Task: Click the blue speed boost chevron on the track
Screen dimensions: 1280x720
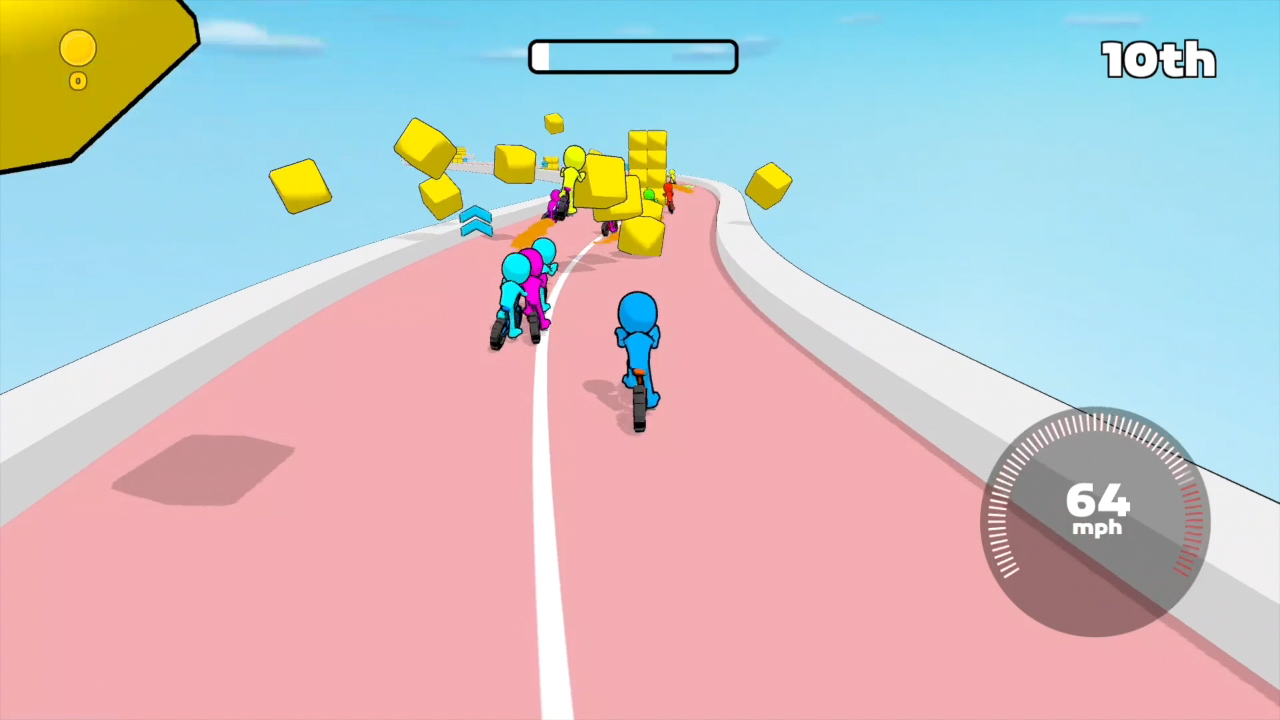Action: pyautogui.click(x=475, y=222)
